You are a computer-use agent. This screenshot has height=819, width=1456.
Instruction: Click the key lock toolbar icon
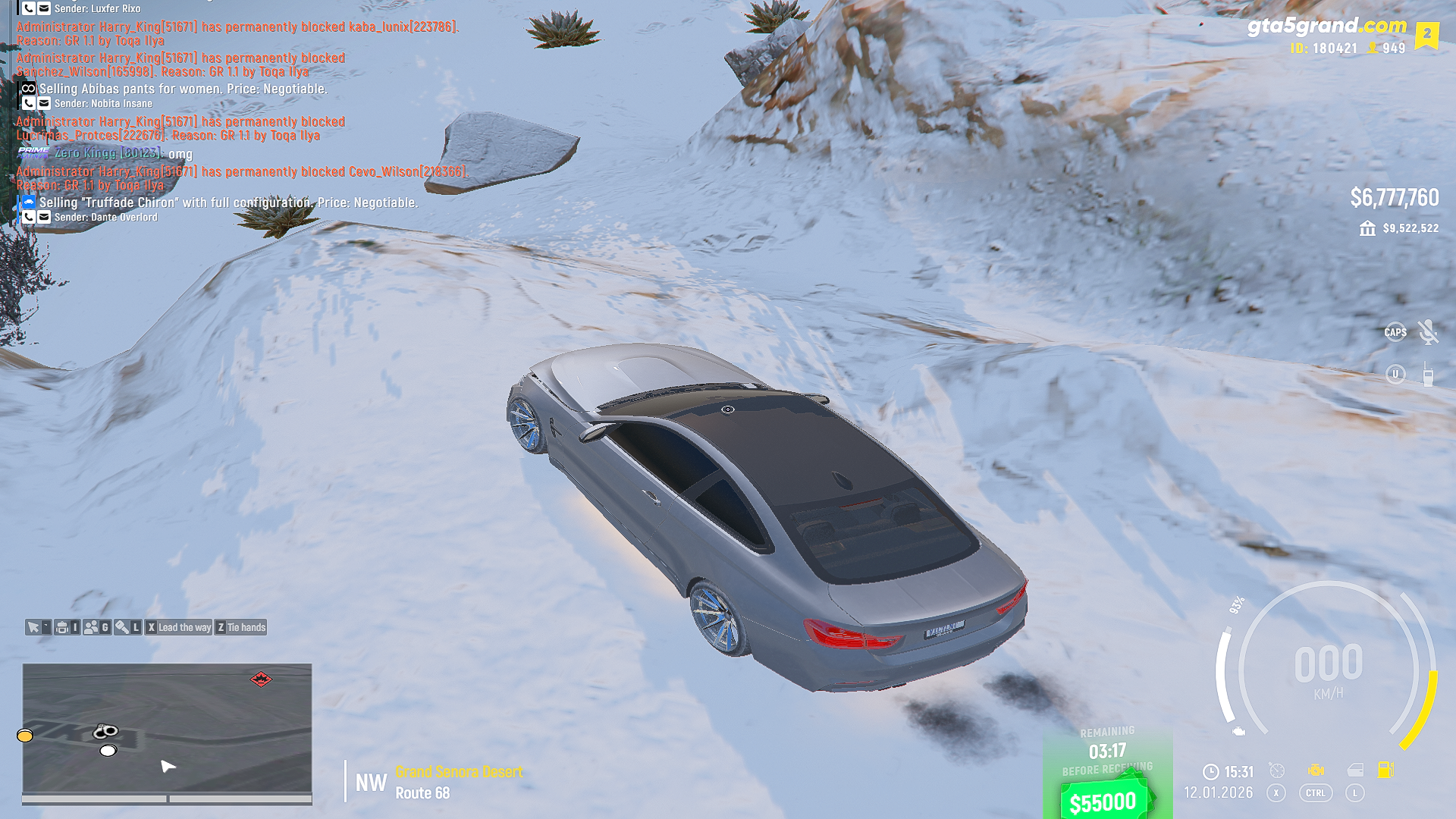[122, 627]
